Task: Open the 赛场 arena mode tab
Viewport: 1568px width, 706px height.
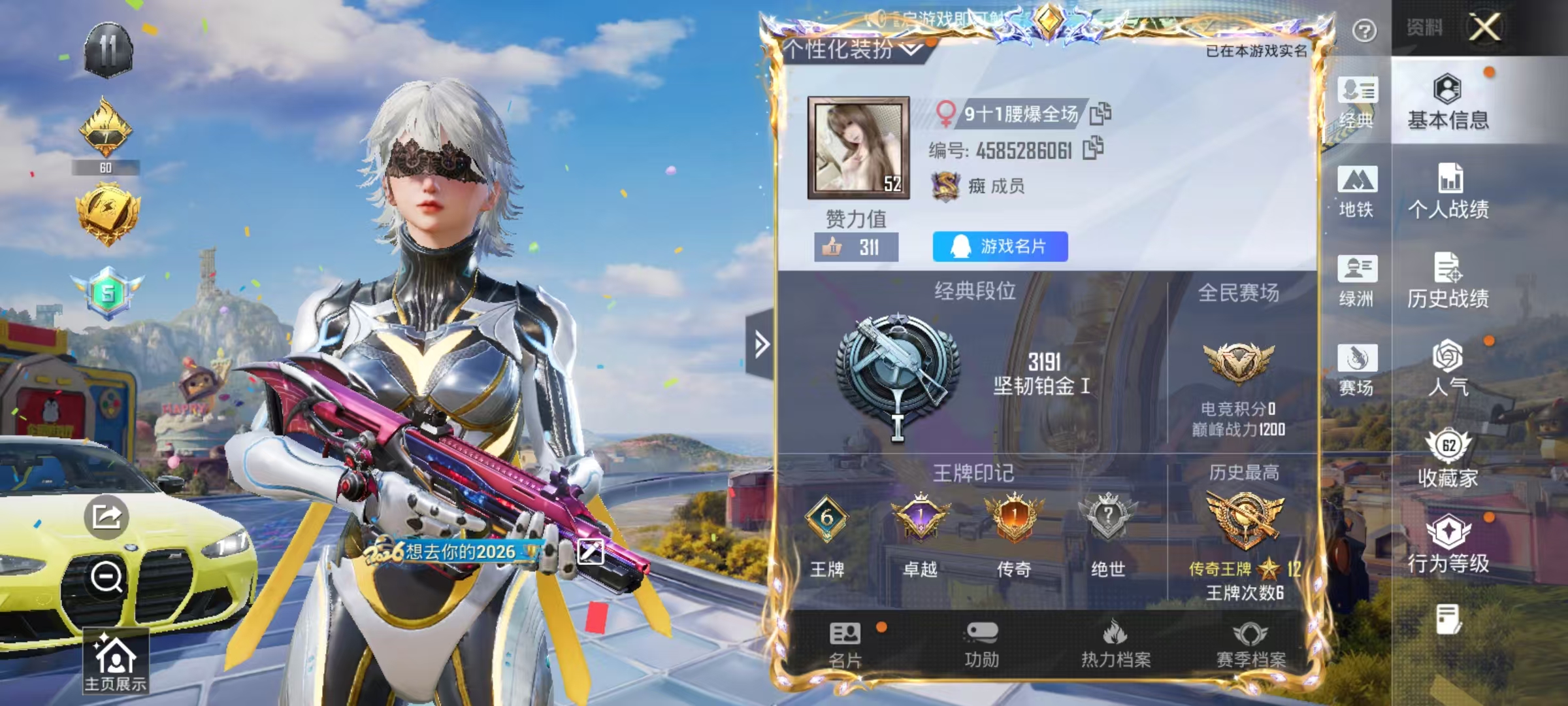Action: click(x=1357, y=369)
